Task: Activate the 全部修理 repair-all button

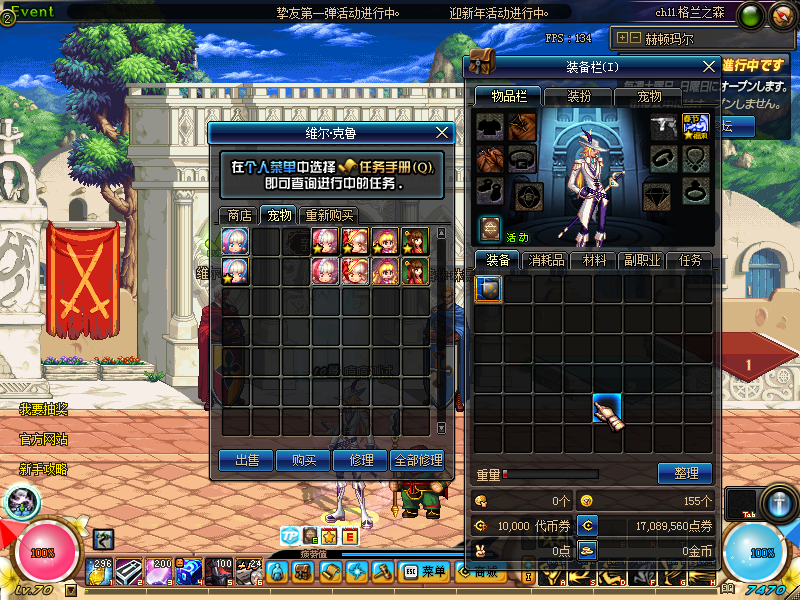Action: (x=418, y=460)
